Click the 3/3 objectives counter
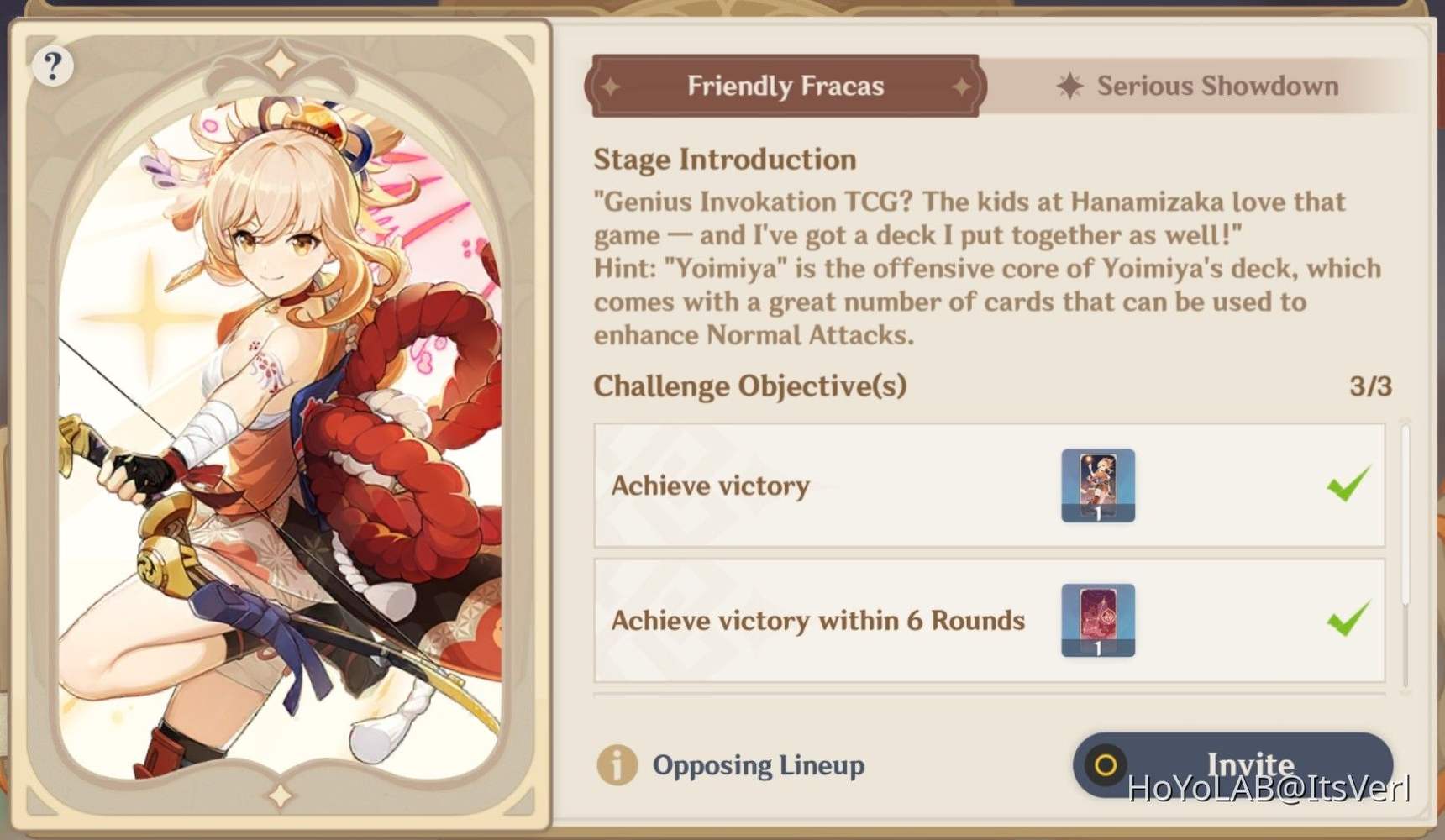Viewport: 1445px width, 840px height. pyautogui.click(x=1376, y=386)
